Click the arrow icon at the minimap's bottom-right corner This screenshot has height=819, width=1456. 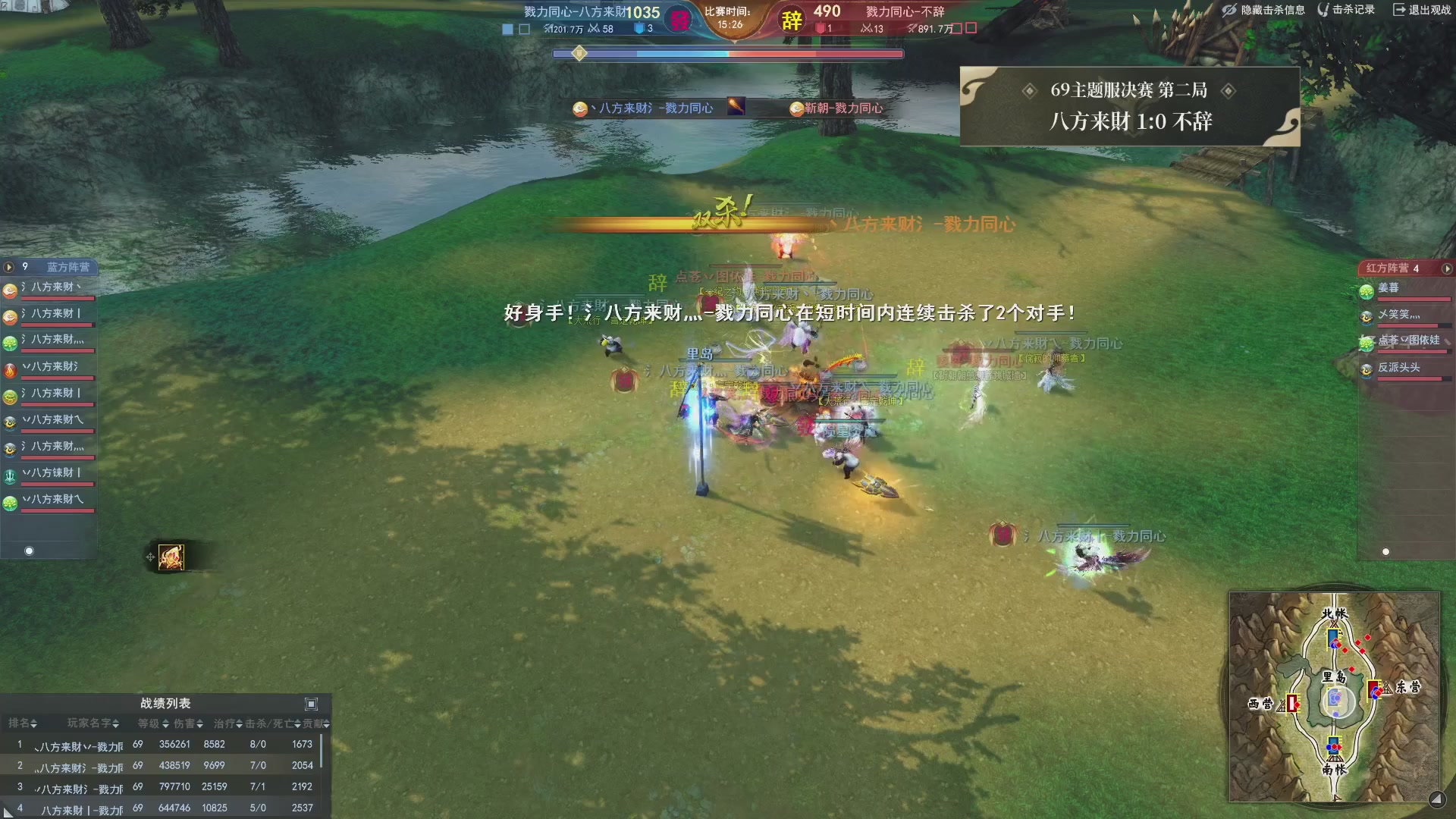1439,798
